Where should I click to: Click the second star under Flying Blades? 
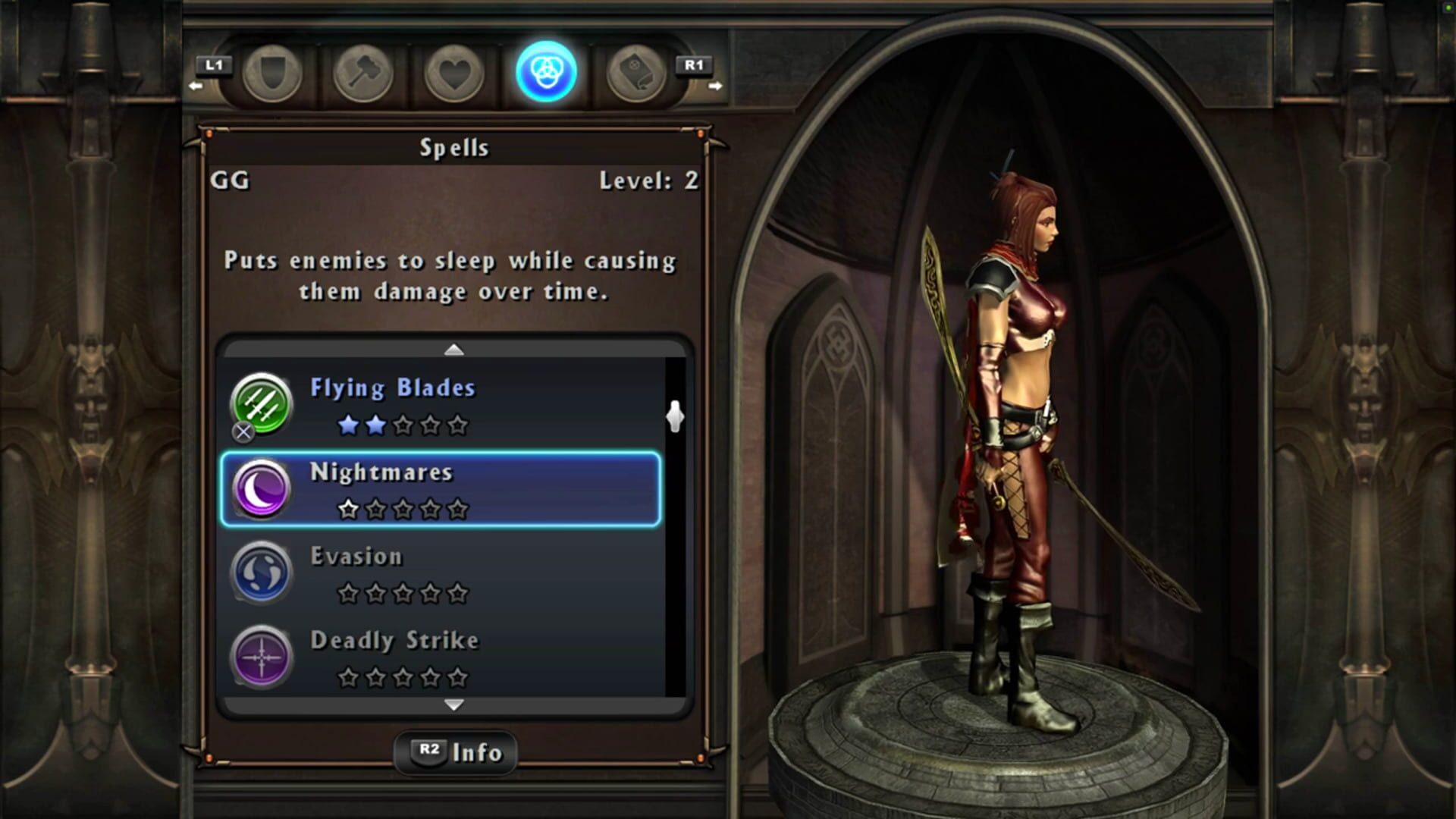[376, 425]
